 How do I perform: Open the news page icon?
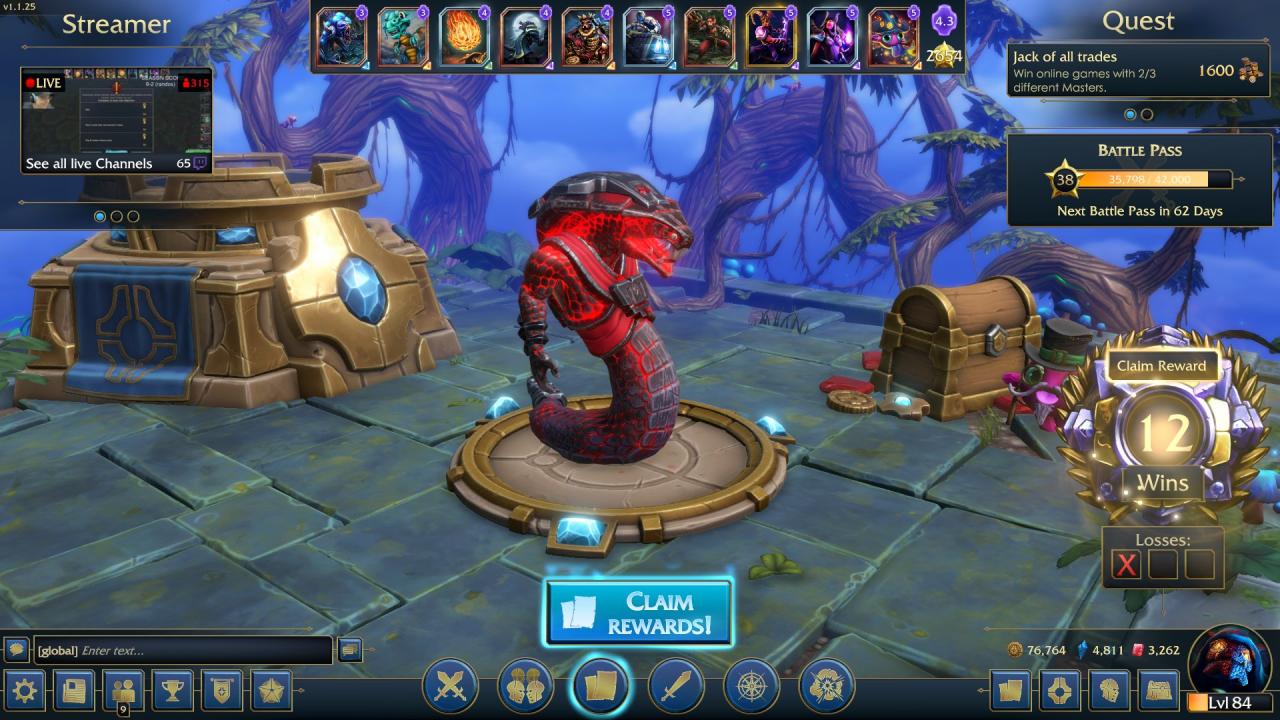pos(74,689)
